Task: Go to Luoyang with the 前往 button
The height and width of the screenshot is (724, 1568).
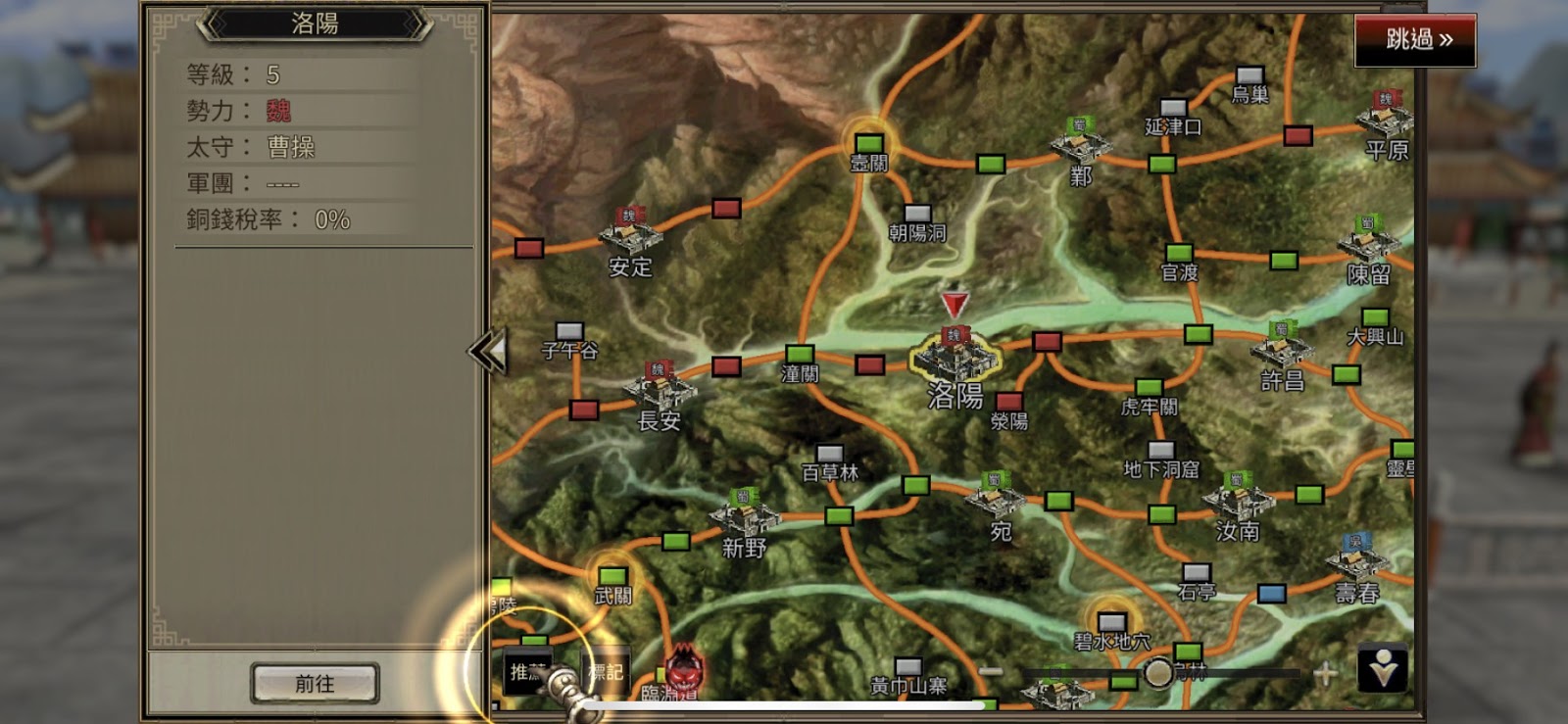Action: click(x=315, y=683)
